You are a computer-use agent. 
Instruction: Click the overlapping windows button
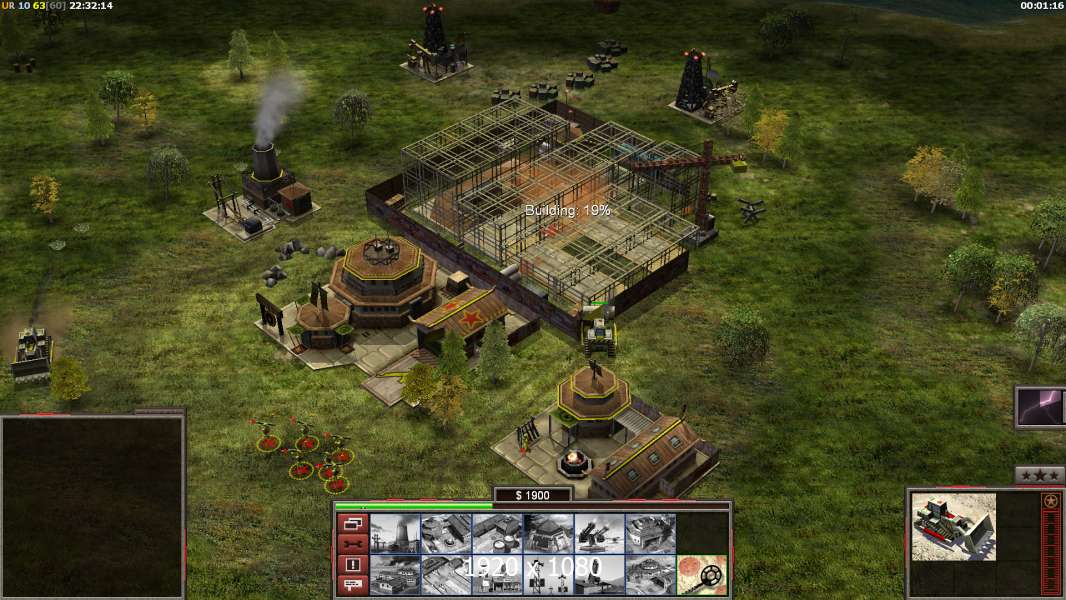point(352,523)
